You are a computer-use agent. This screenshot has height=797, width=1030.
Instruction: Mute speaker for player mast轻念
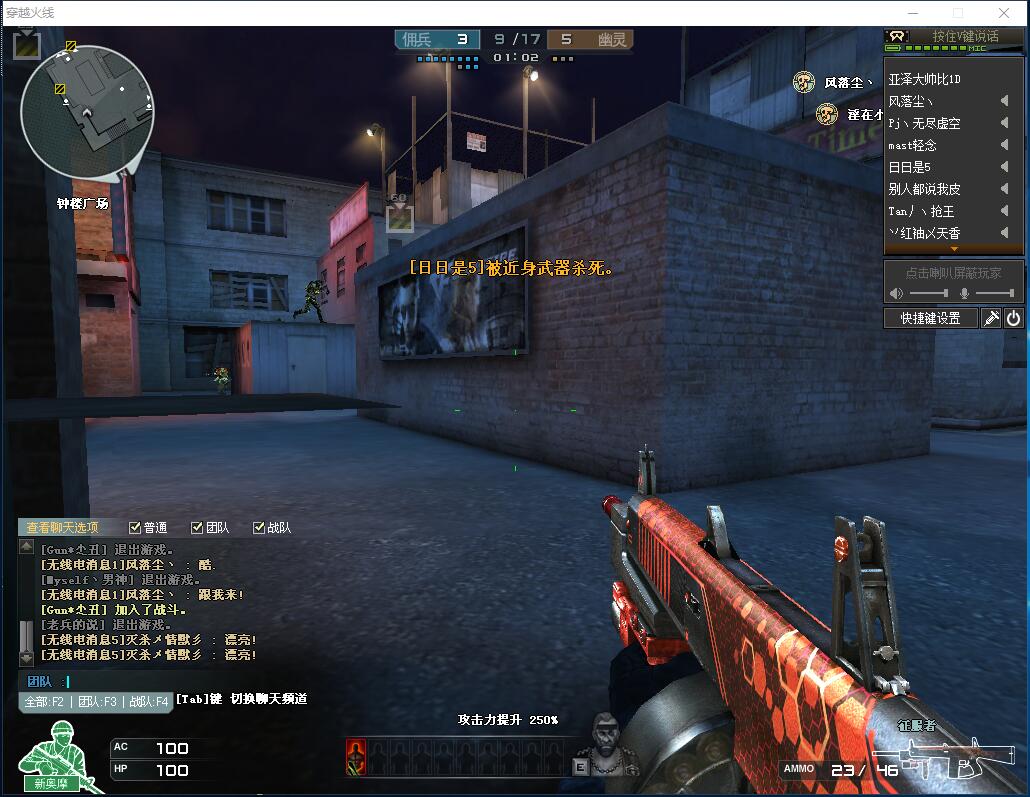pyautogui.click(x=1004, y=145)
